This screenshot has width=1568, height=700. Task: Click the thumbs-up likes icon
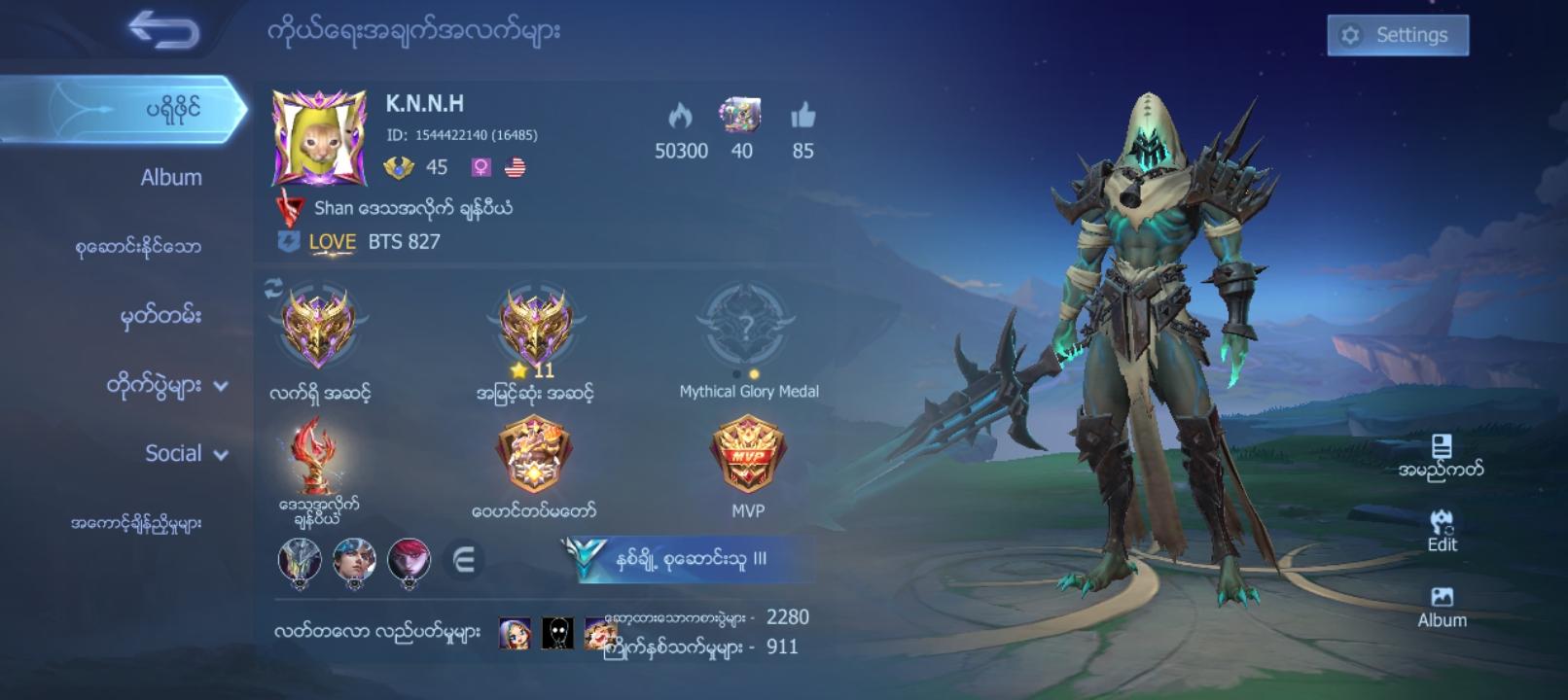coord(801,119)
